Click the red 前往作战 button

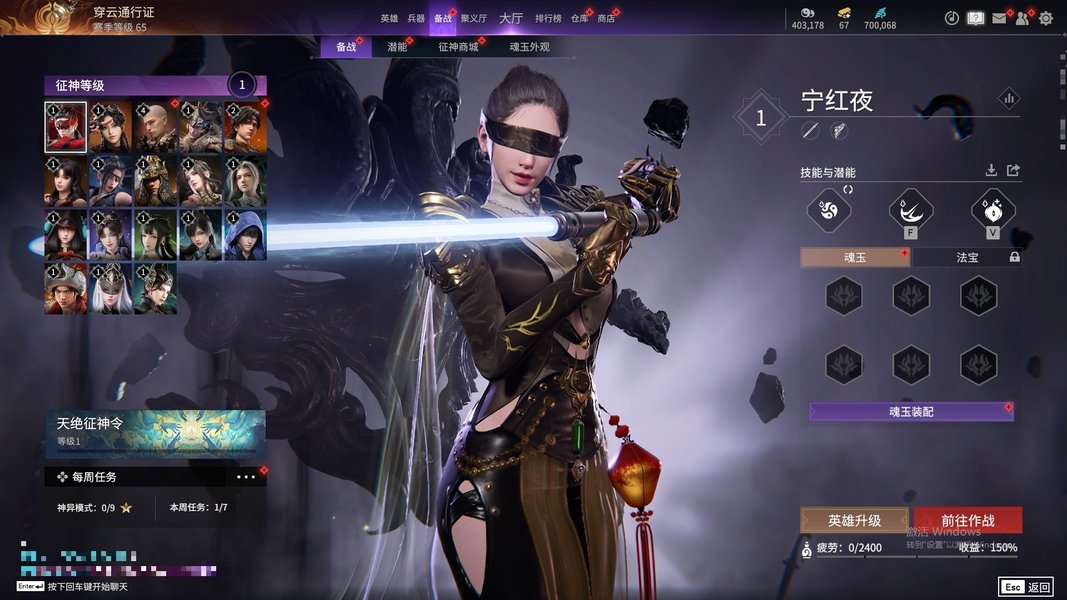point(968,520)
